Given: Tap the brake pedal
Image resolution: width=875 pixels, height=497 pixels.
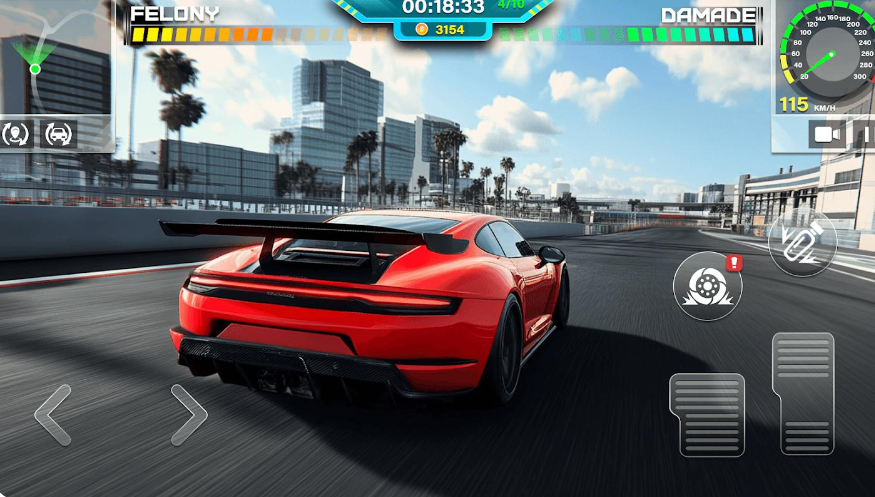Looking at the screenshot, I should click(707, 414).
